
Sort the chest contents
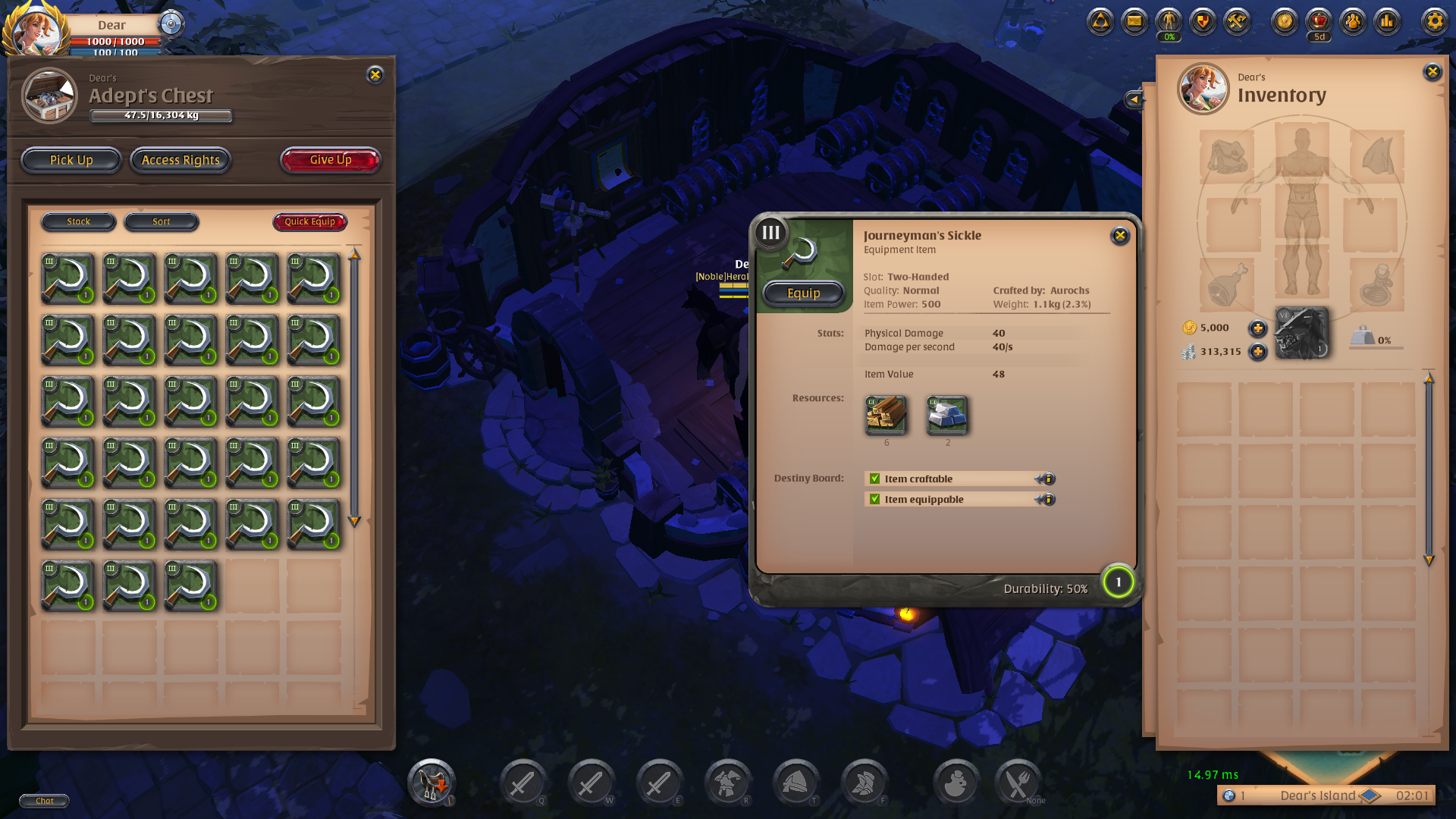(x=162, y=221)
